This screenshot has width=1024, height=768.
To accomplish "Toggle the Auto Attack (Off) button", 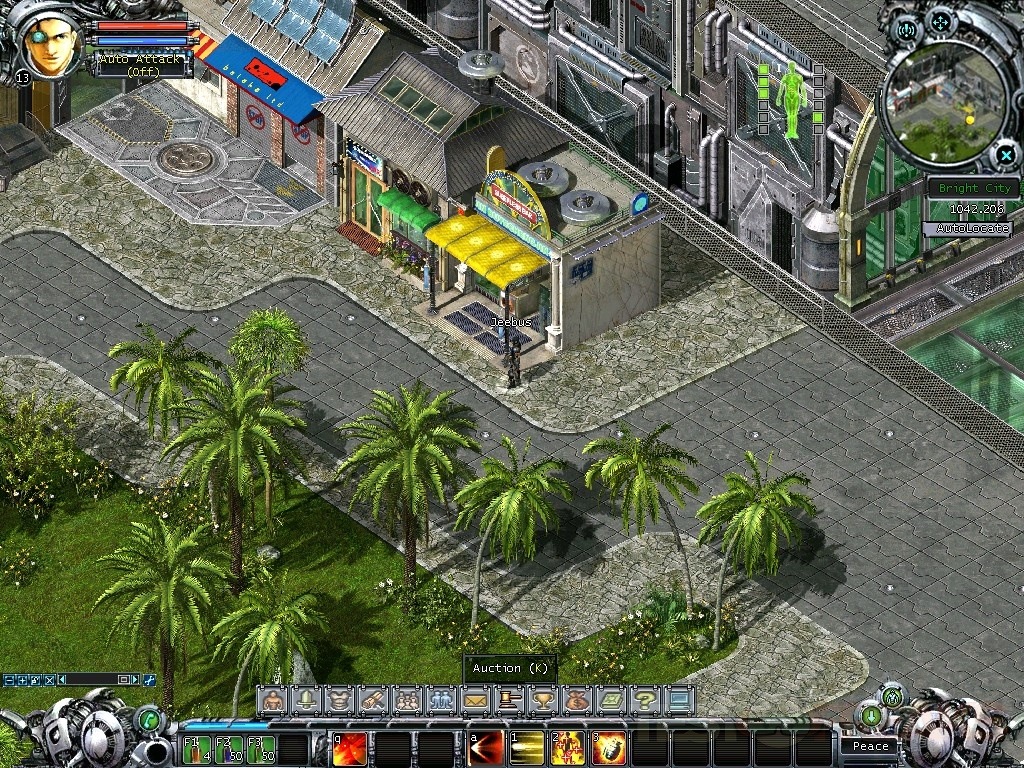I will 140,65.
